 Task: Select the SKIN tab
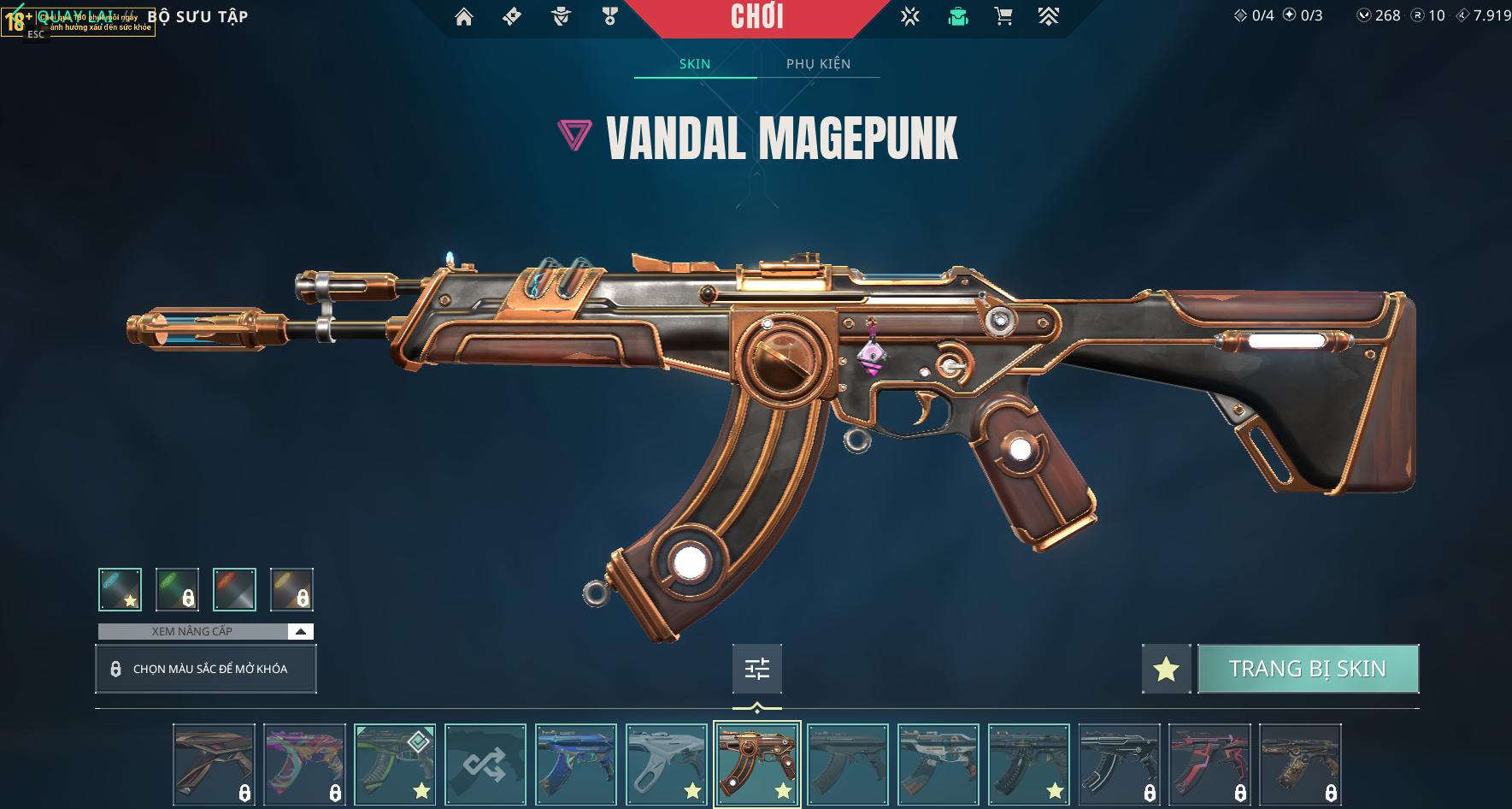[695, 64]
